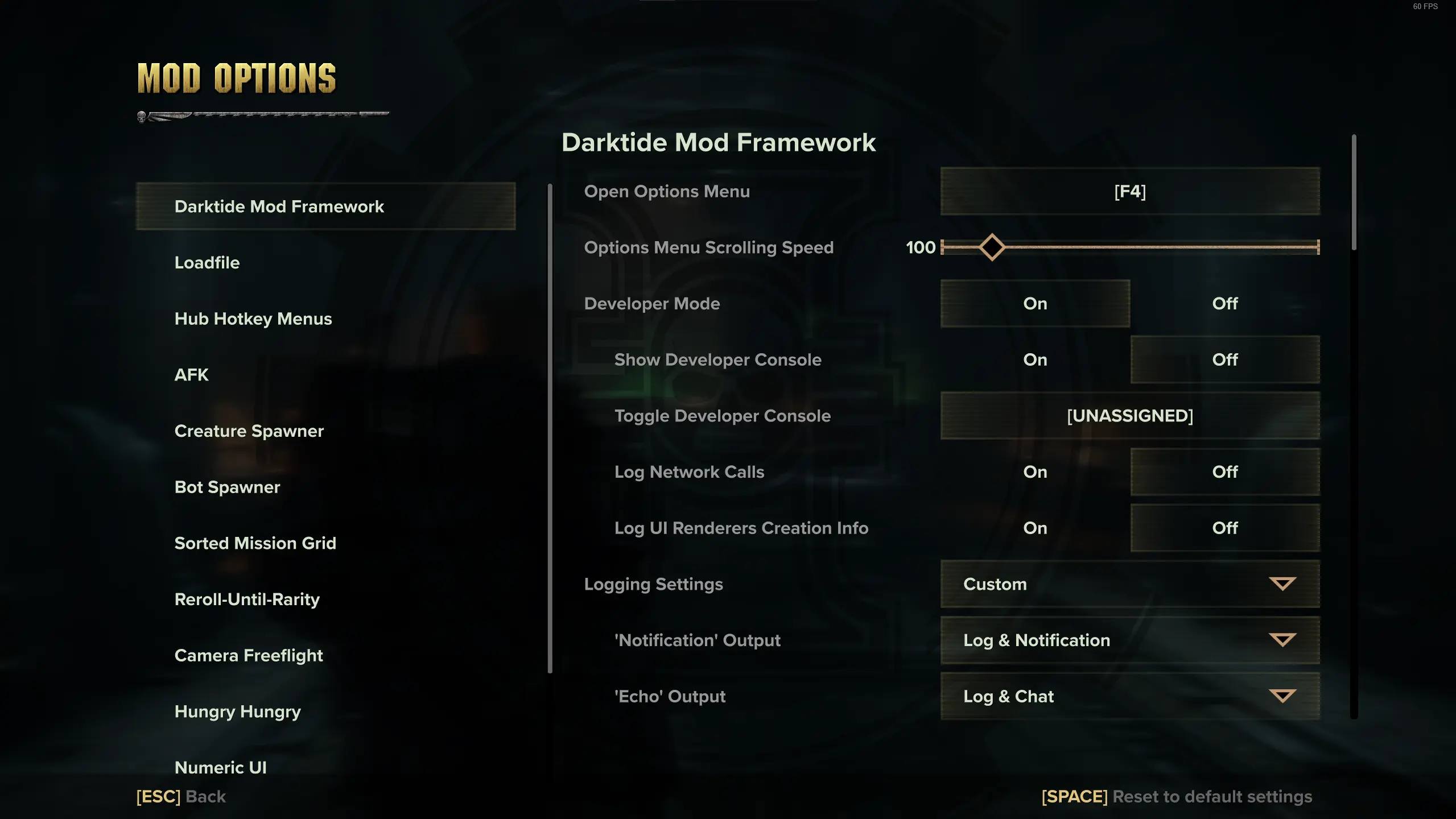
Task: Open Creature Spawner mod options
Action: tap(249, 431)
